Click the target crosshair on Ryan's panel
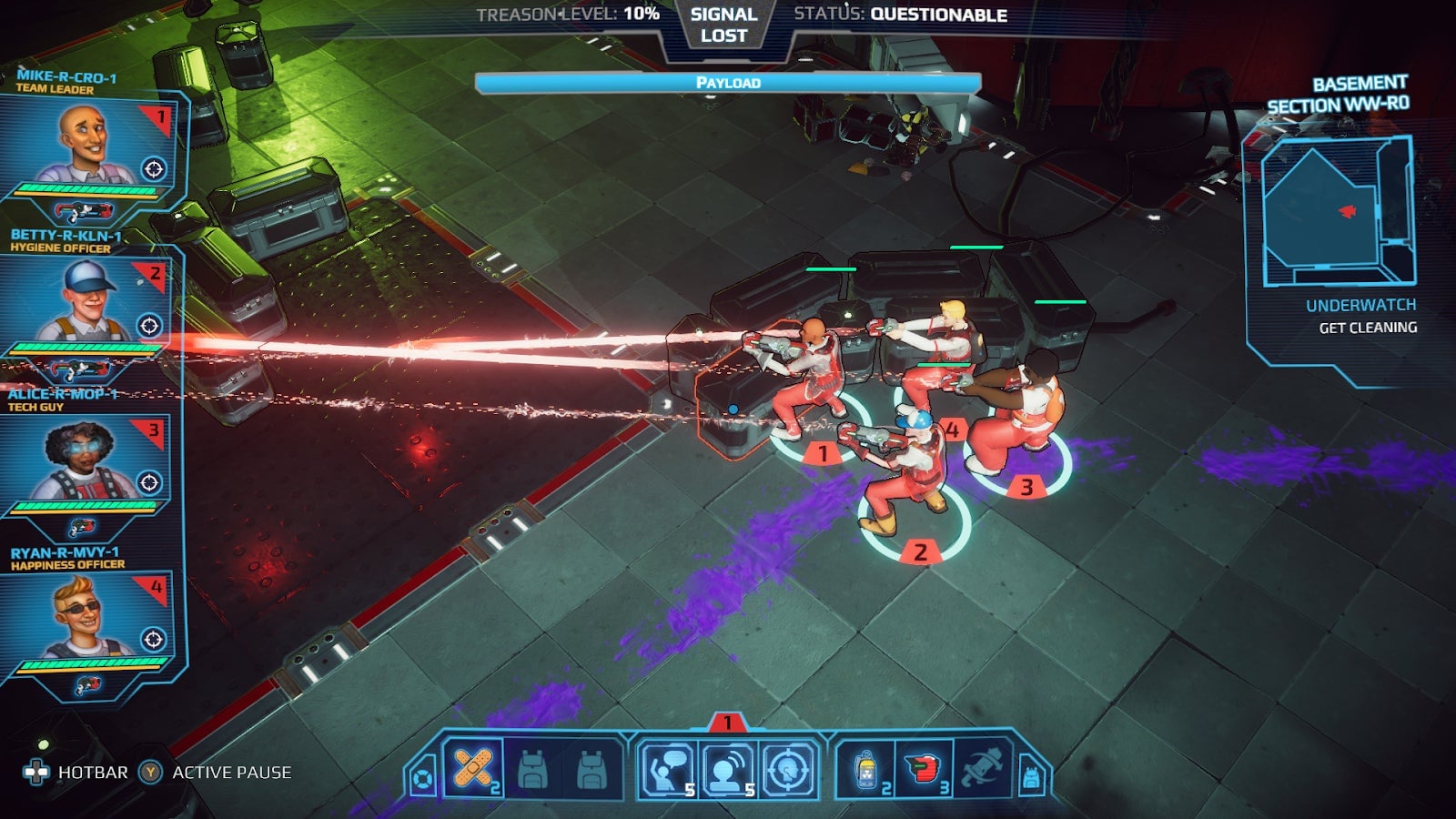The width and height of the screenshot is (1456, 819). (x=153, y=640)
